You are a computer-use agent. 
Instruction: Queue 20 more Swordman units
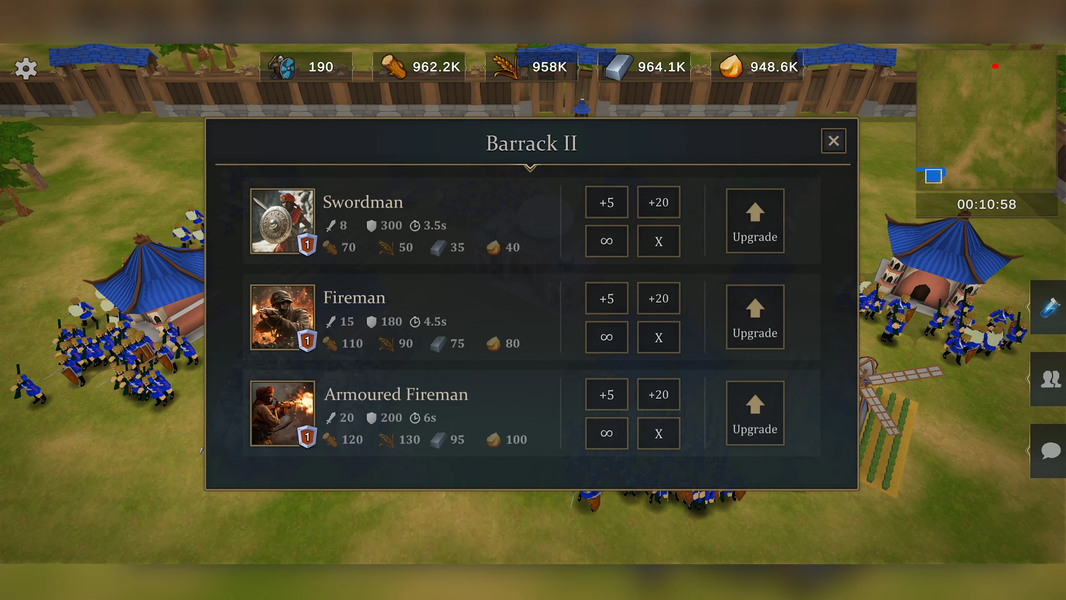pos(658,203)
